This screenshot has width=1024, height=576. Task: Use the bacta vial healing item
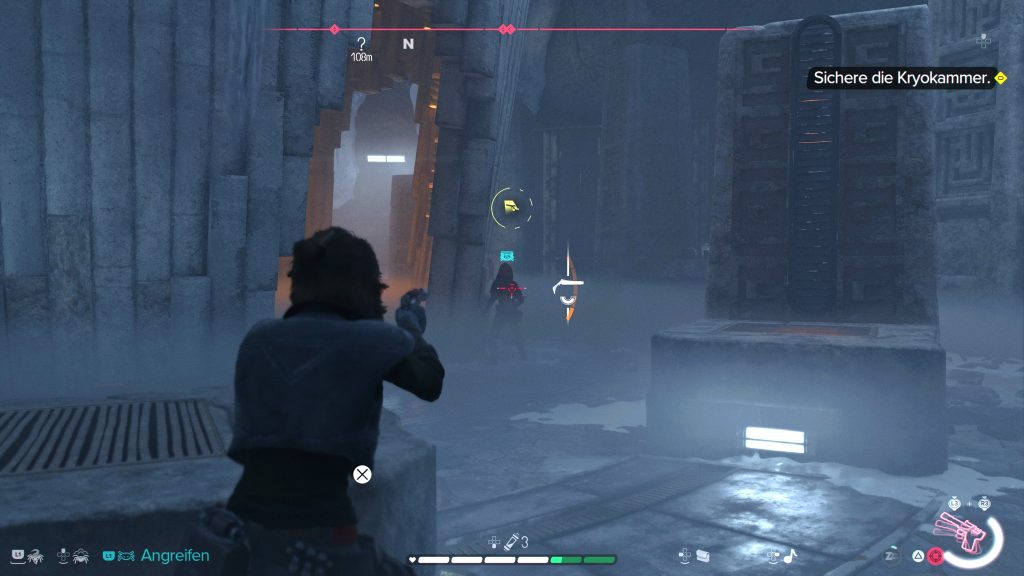pyautogui.click(x=510, y=543)
